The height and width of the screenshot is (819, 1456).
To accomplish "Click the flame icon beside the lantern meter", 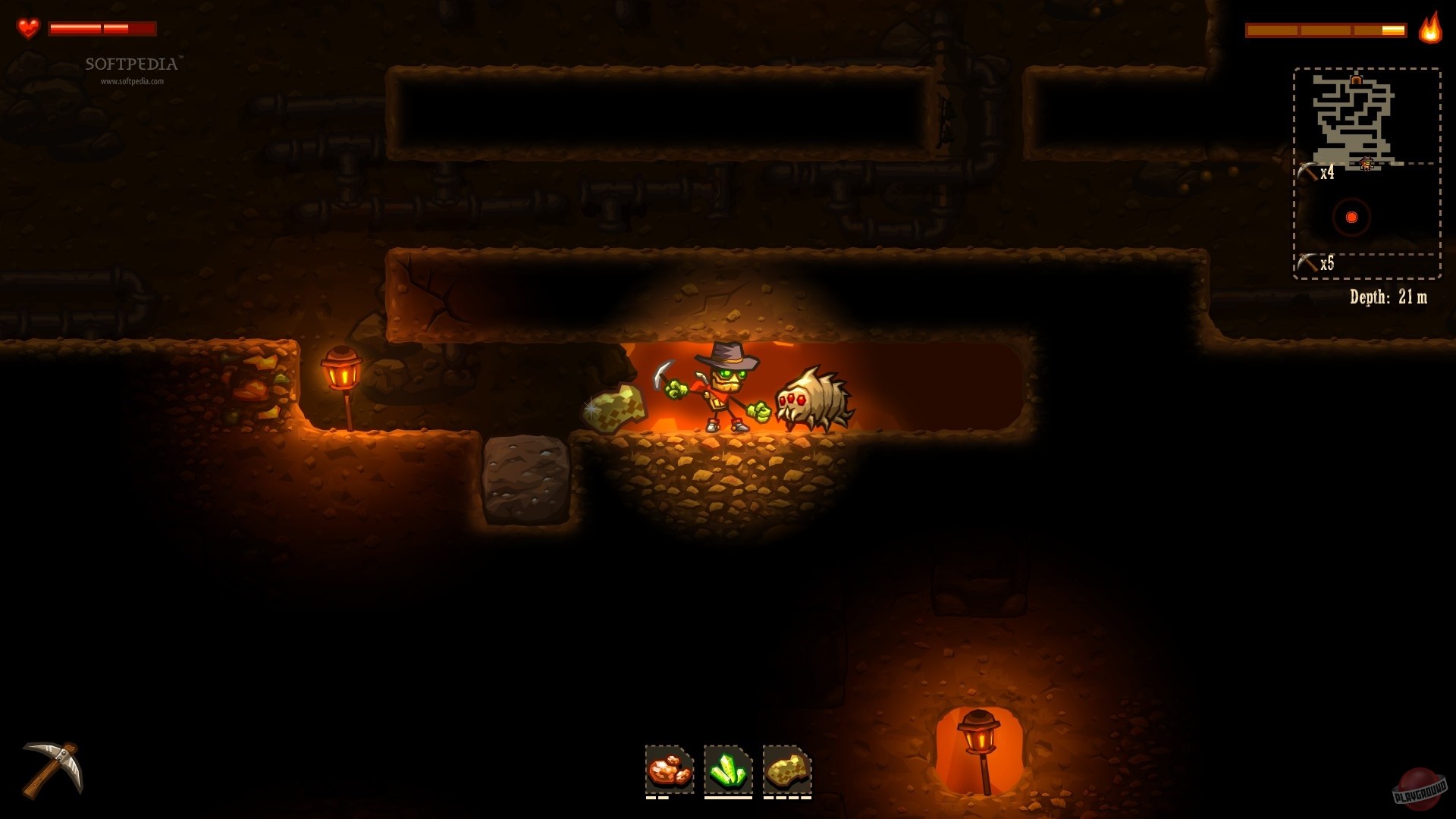I will (1429, 31).
